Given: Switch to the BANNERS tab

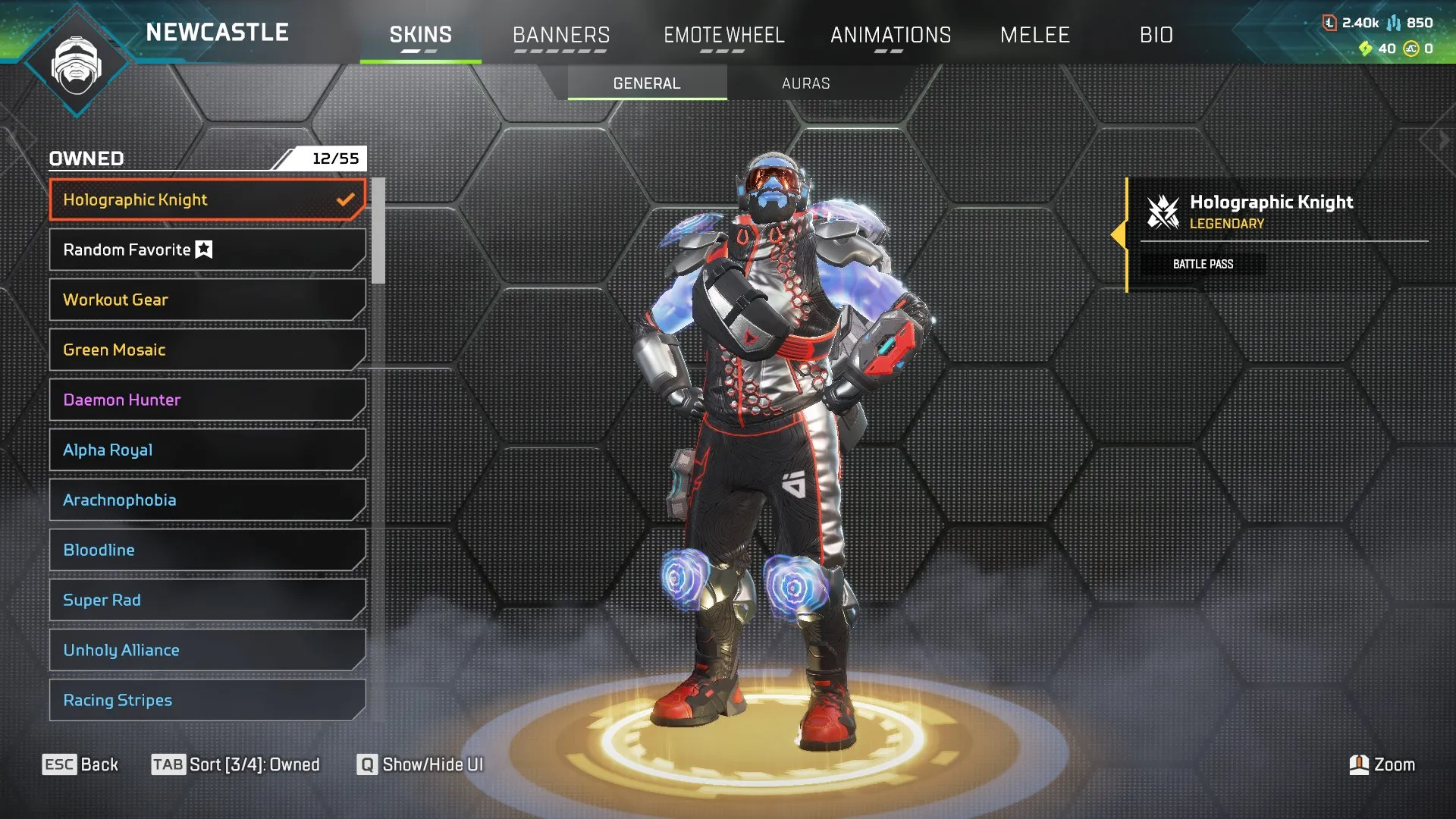Looking at the screenshot, I should coord(561,34).
